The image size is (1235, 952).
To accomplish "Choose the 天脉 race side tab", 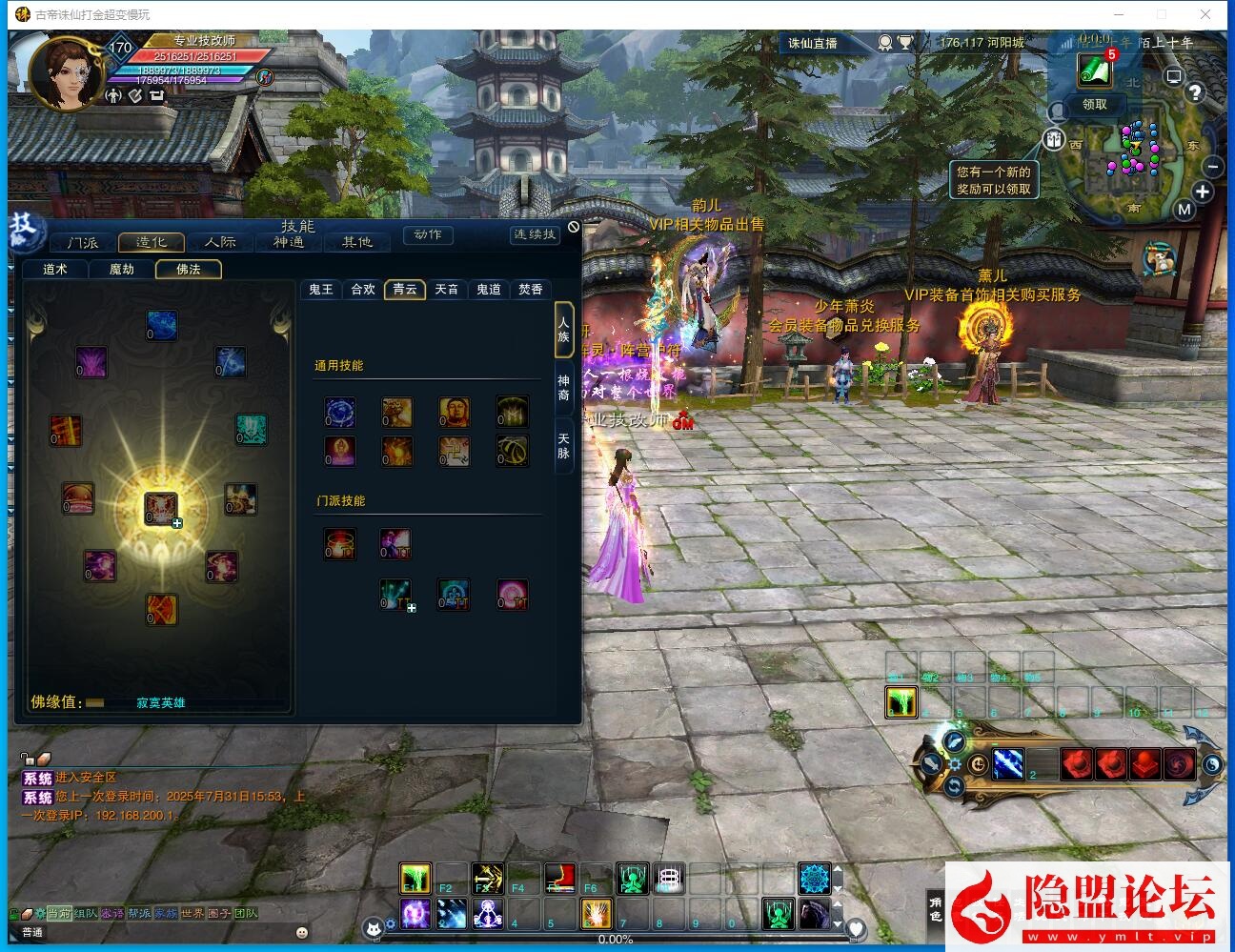I will [x=563, y=446].
